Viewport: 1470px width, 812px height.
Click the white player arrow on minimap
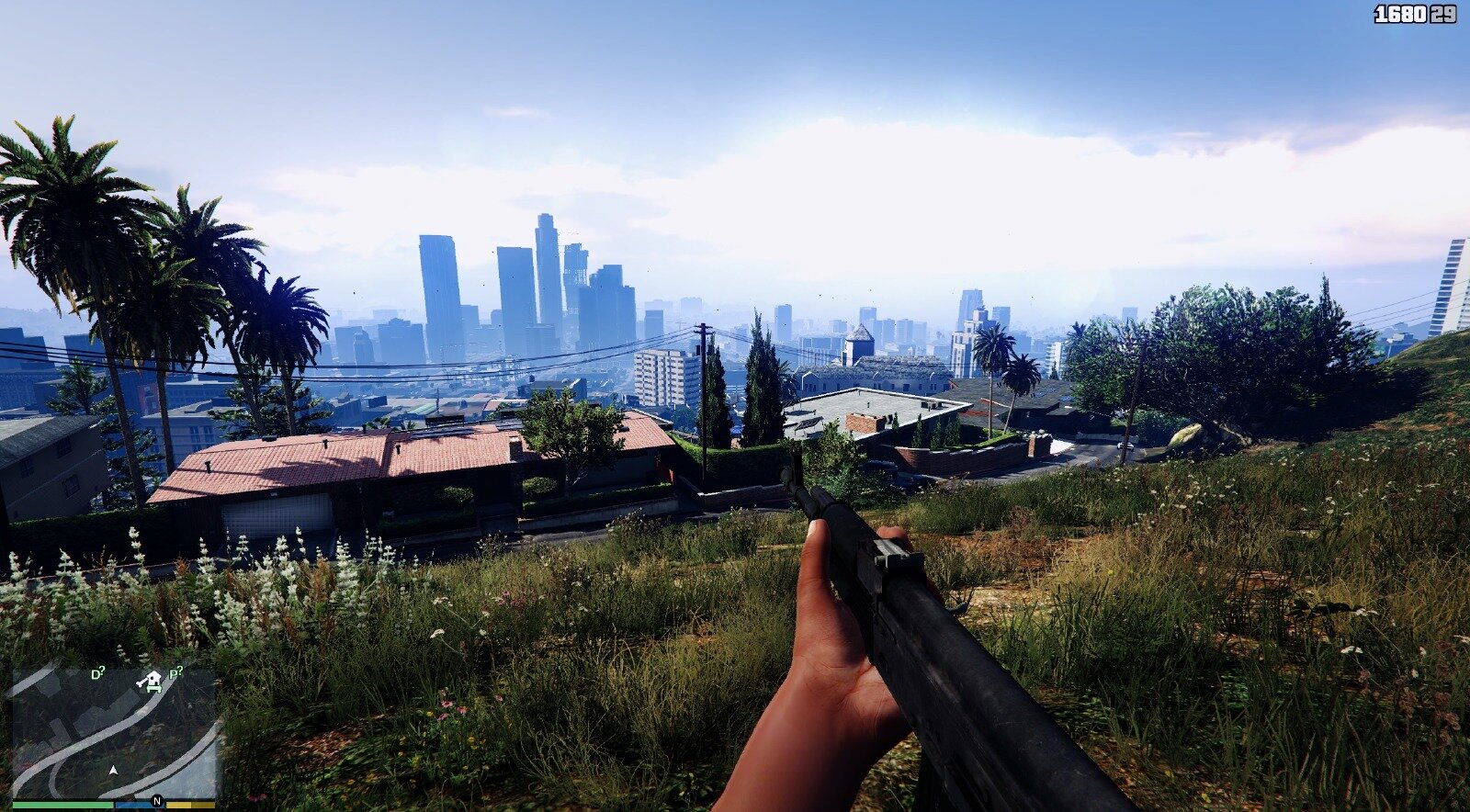click(114, 770)
